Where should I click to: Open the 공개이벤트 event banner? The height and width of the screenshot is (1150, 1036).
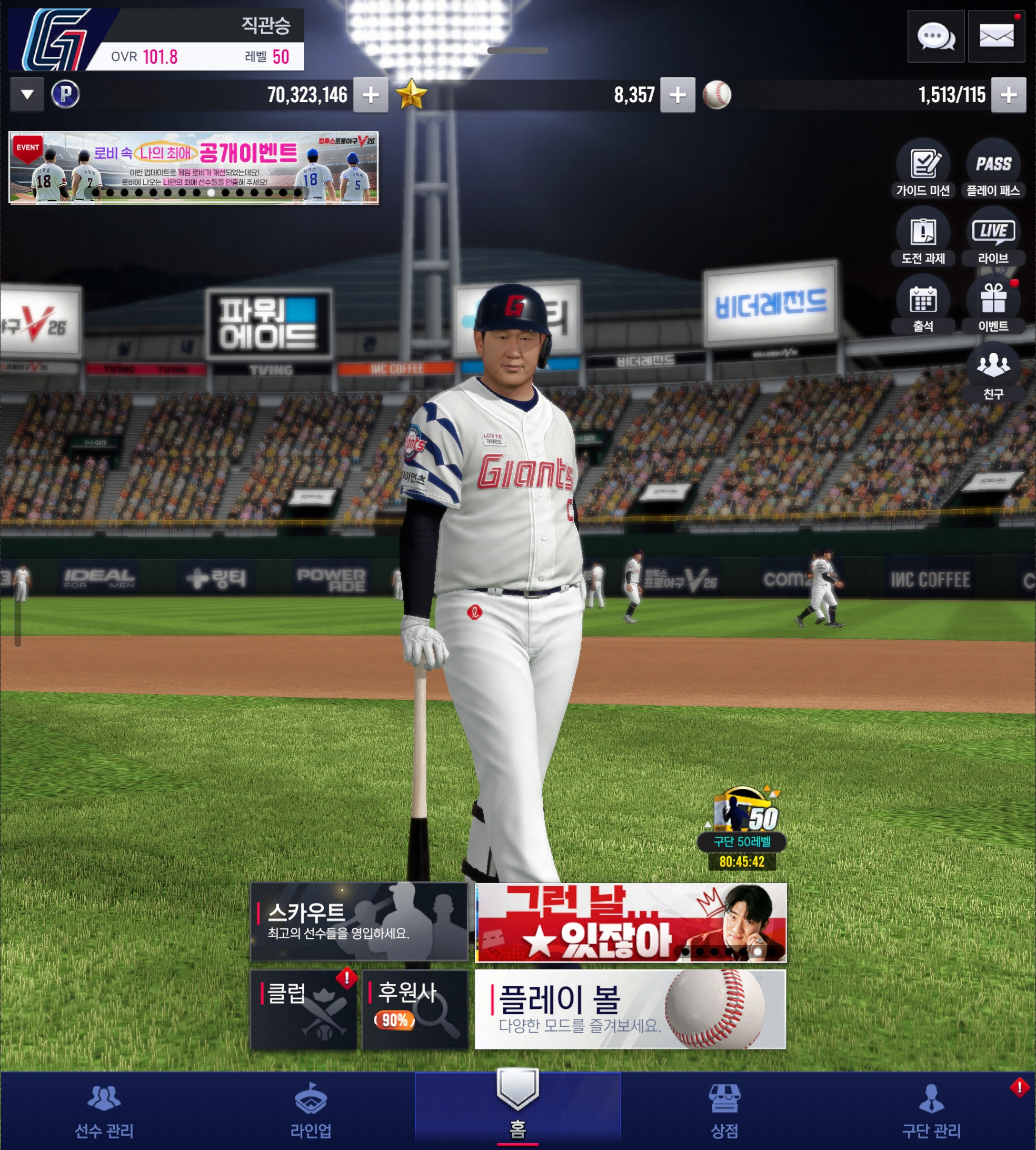[194, 168]
